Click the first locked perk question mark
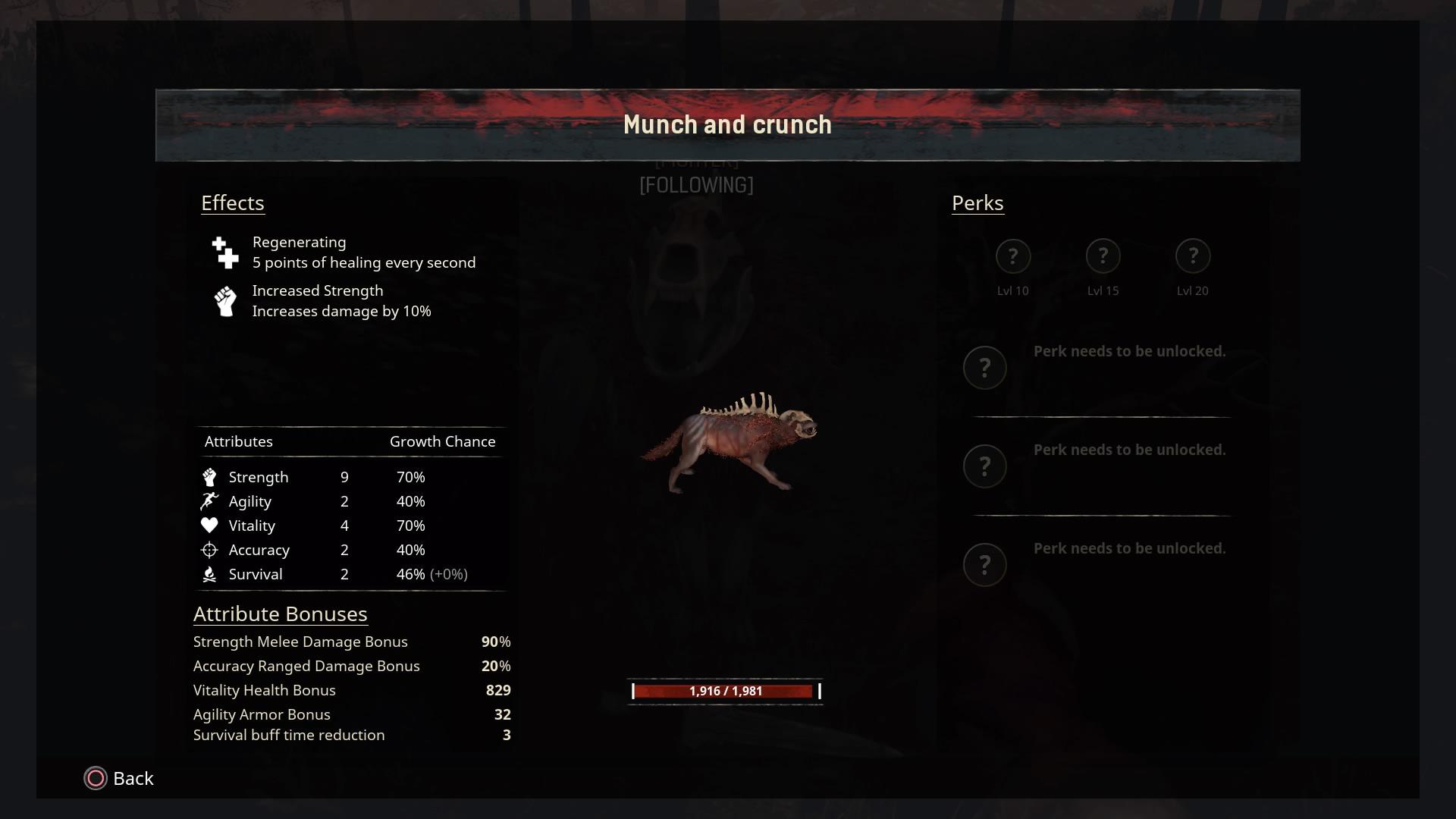Image resolution: width=1456 pixels, height=819 pixels. (x=985, y=367)
